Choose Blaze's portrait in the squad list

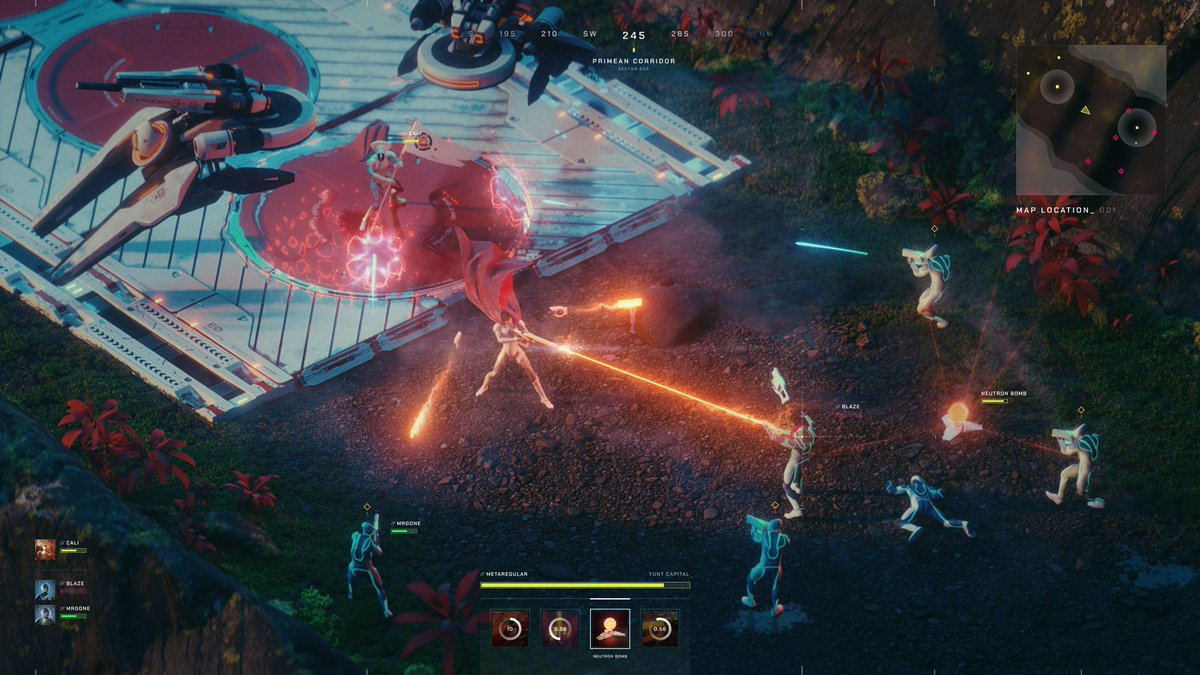(45, 590)
